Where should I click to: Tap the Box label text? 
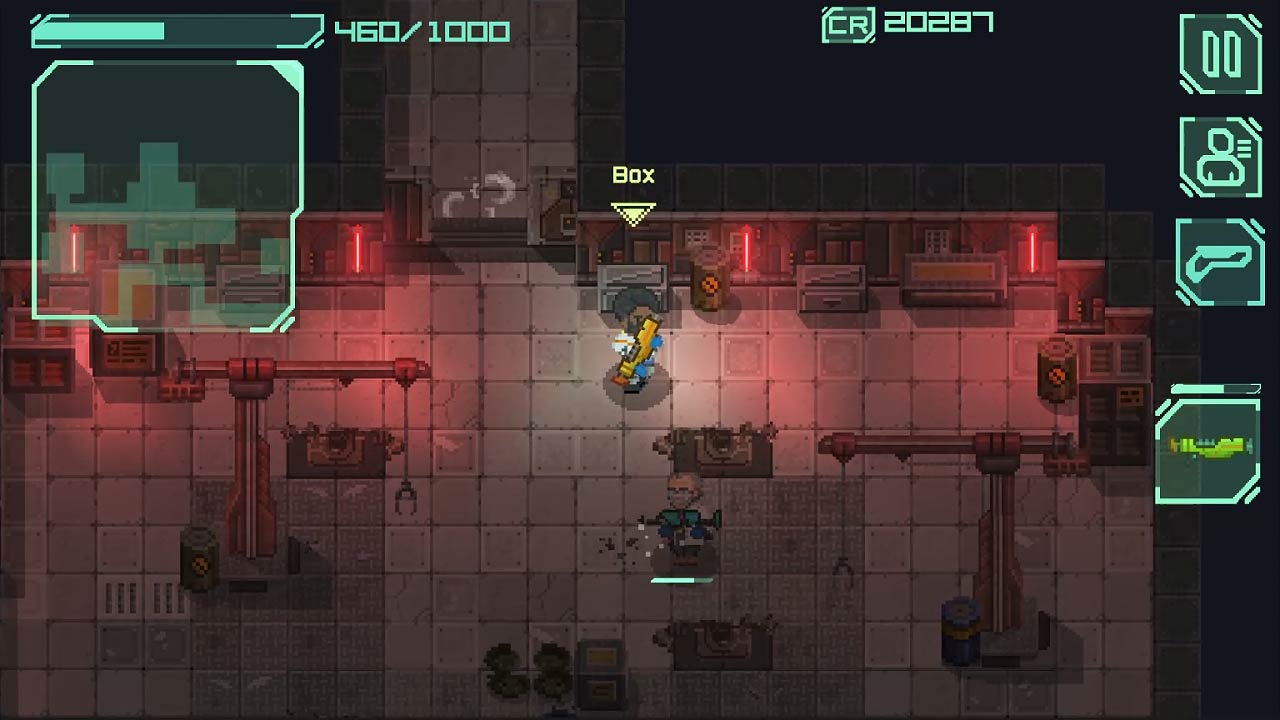pos(632,175)
